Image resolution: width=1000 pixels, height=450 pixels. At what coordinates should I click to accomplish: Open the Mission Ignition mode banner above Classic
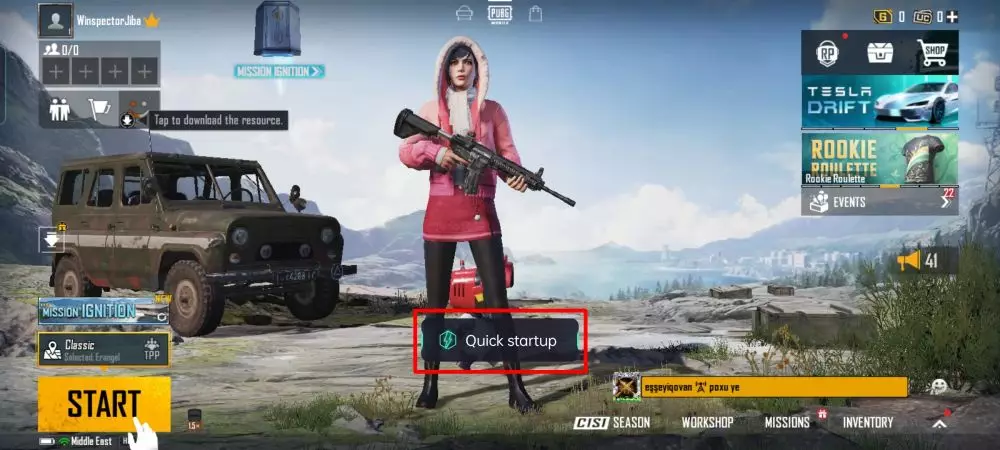(88, 311)
